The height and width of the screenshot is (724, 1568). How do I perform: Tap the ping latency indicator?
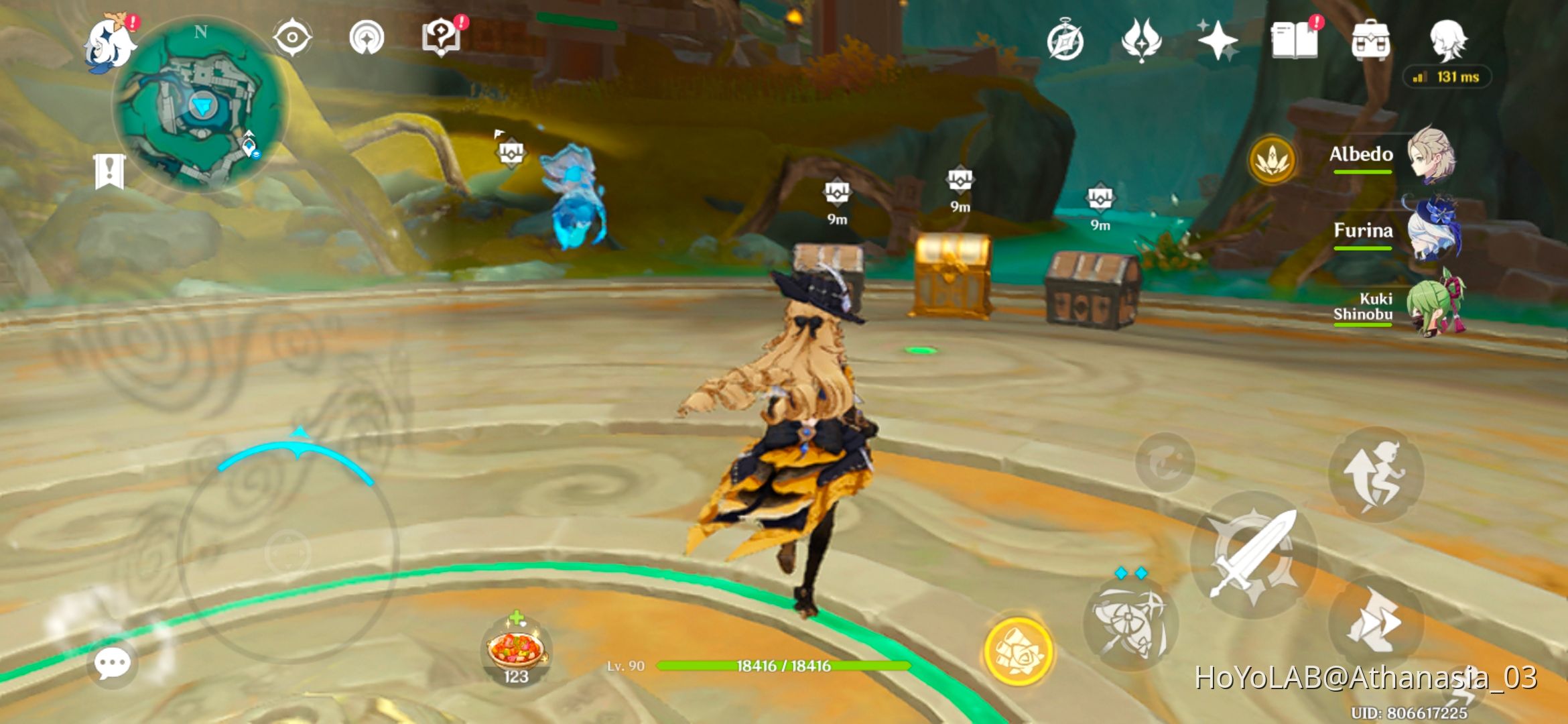pos(1447,77)
